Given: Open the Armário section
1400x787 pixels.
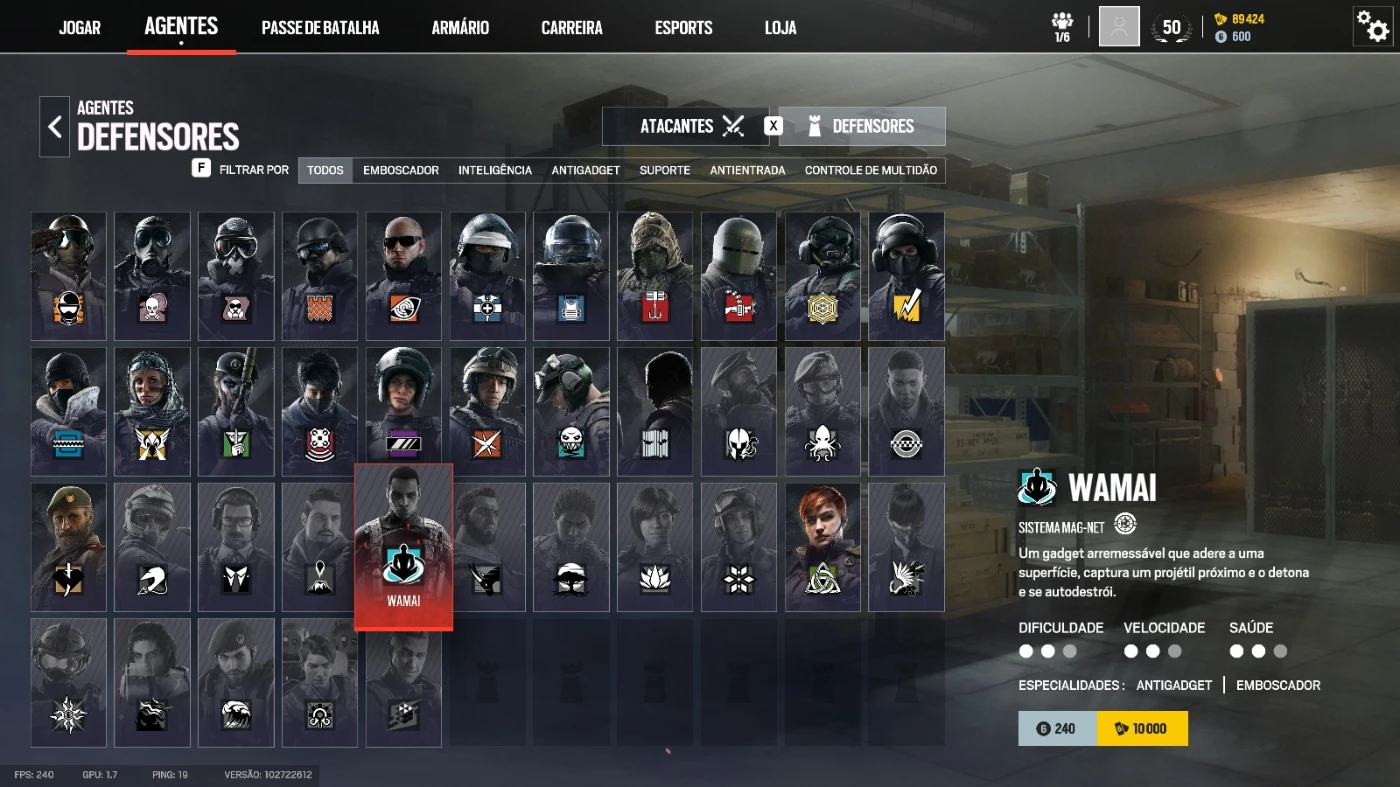Looking at the screenshot, I should pos(460,28).
